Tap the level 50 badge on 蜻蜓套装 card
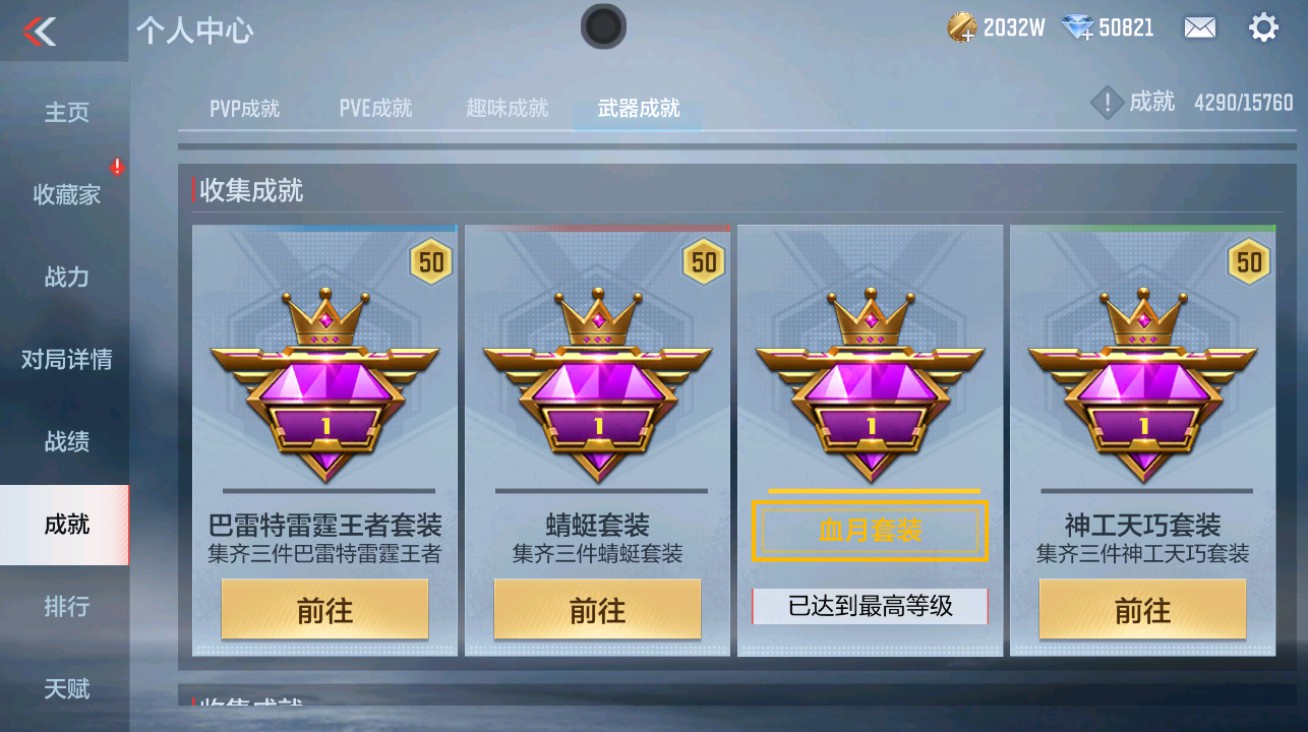 (704, 262)
